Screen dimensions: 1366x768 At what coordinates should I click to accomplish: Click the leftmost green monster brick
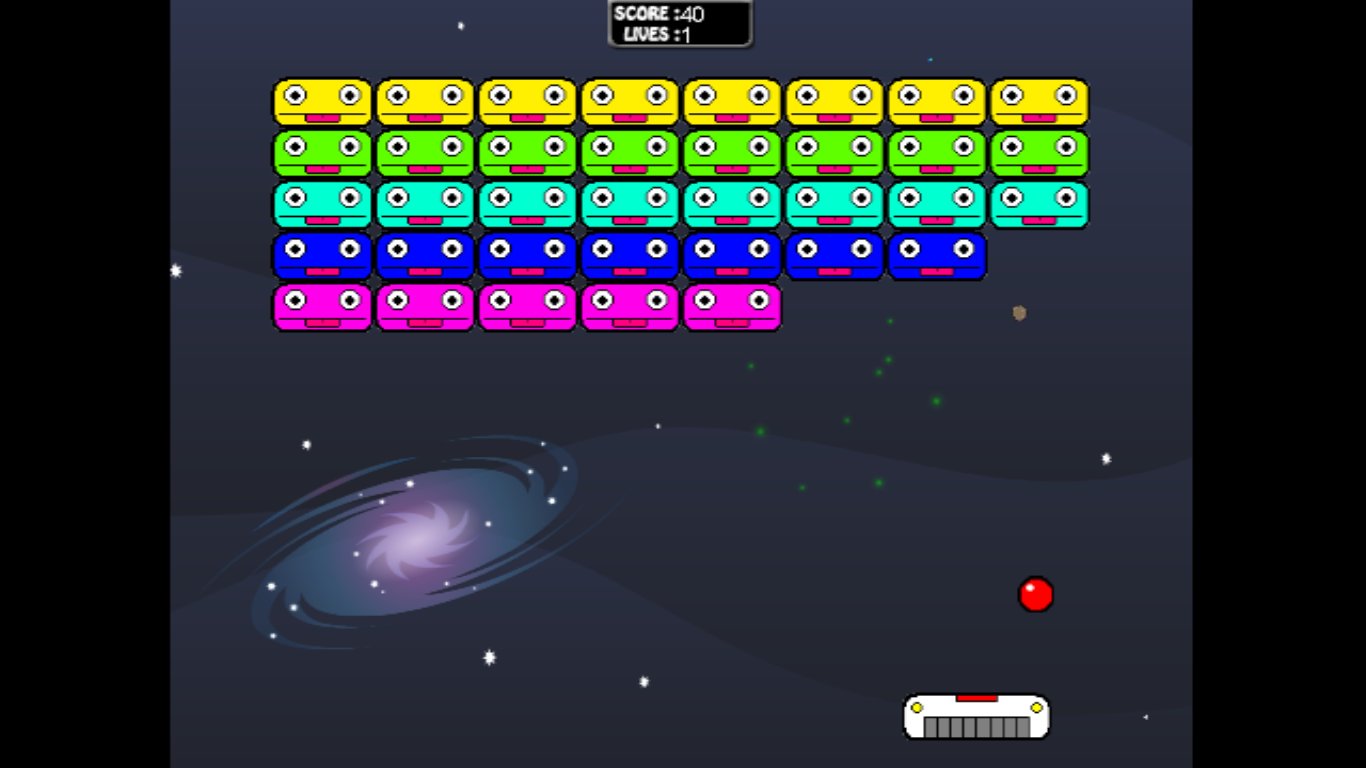pyautogui.click(x=322, y=152)
